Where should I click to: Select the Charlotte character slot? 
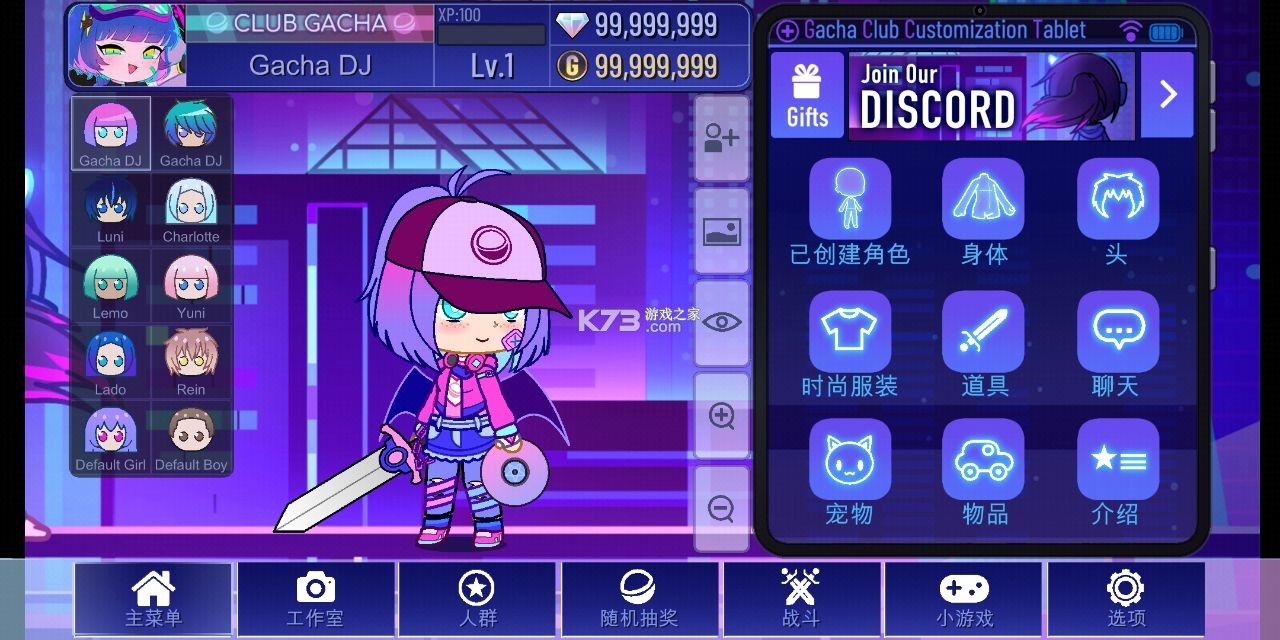point(191,210)
